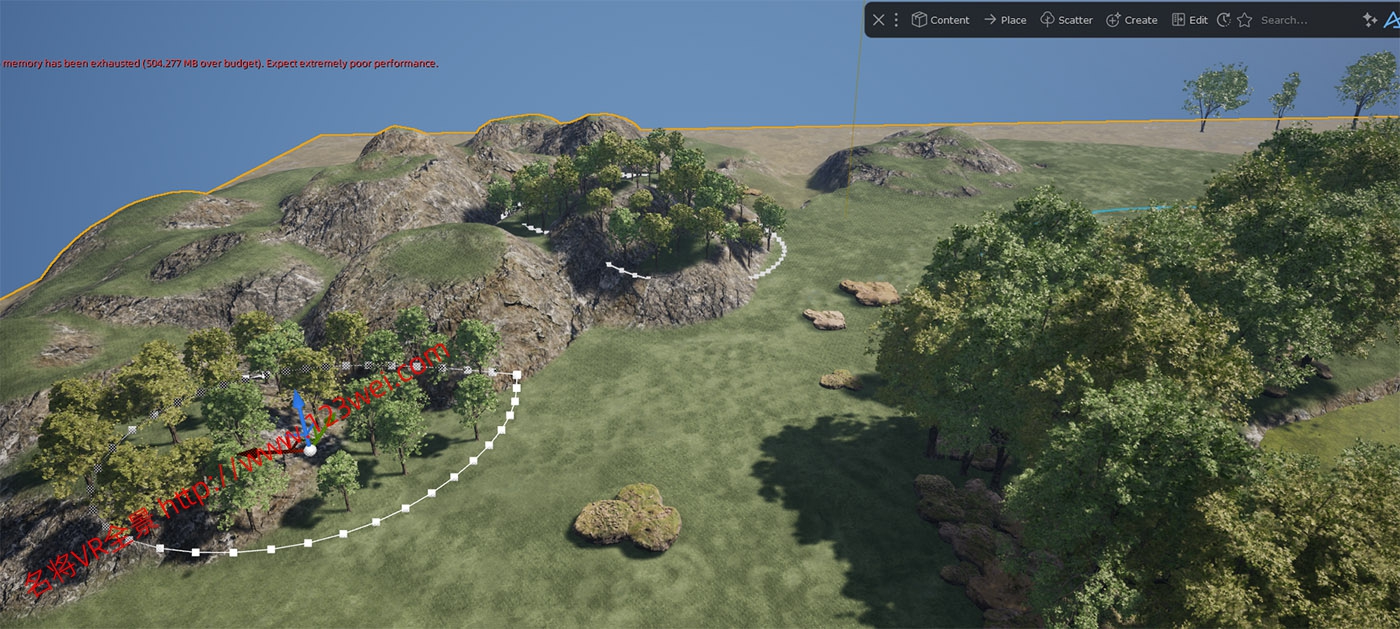This screenshot has height=629, width=1400.
Task: Open the Content browser
Action: (940, 20)
